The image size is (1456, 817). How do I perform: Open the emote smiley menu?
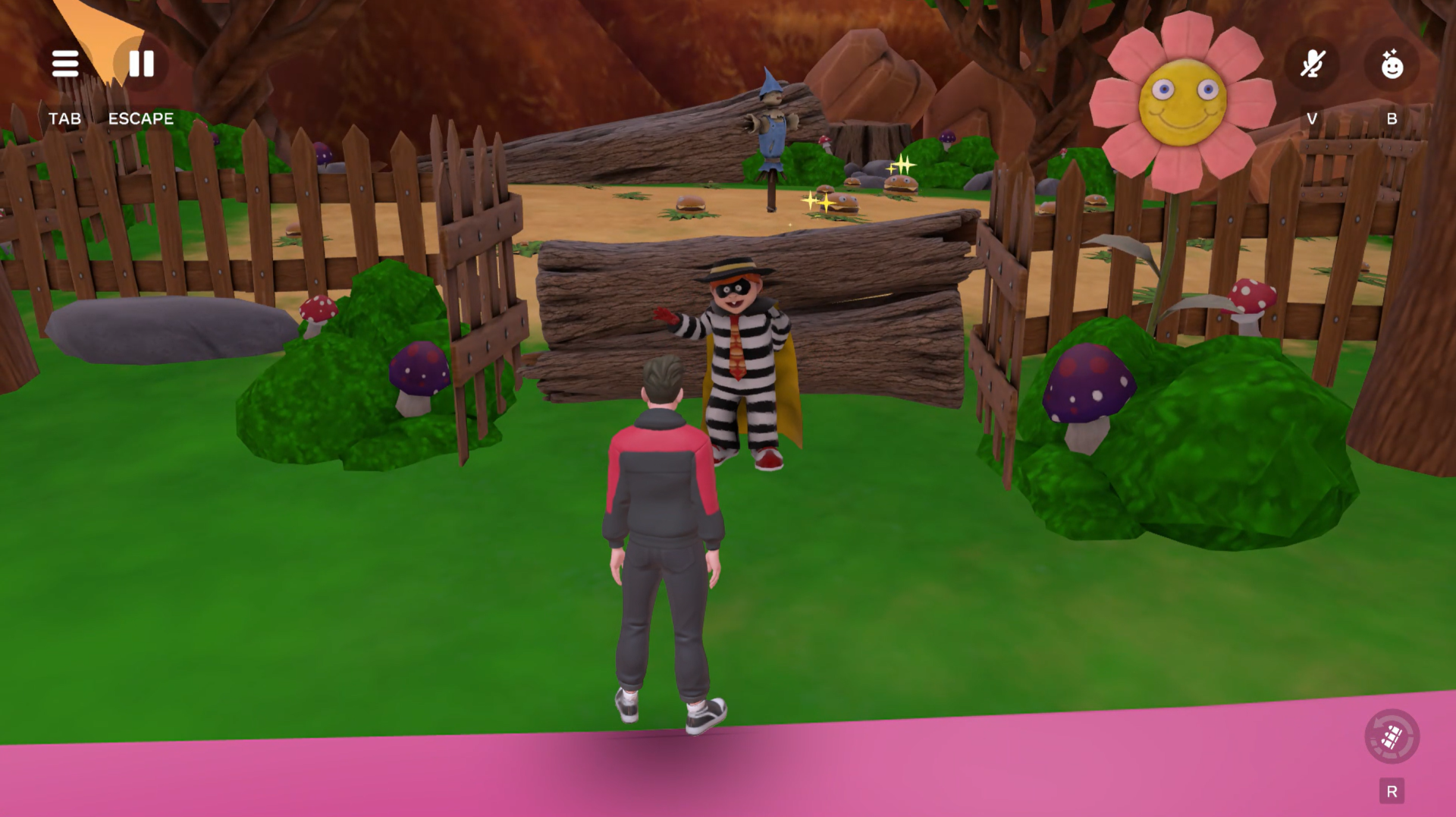(x=1392, y=64)
